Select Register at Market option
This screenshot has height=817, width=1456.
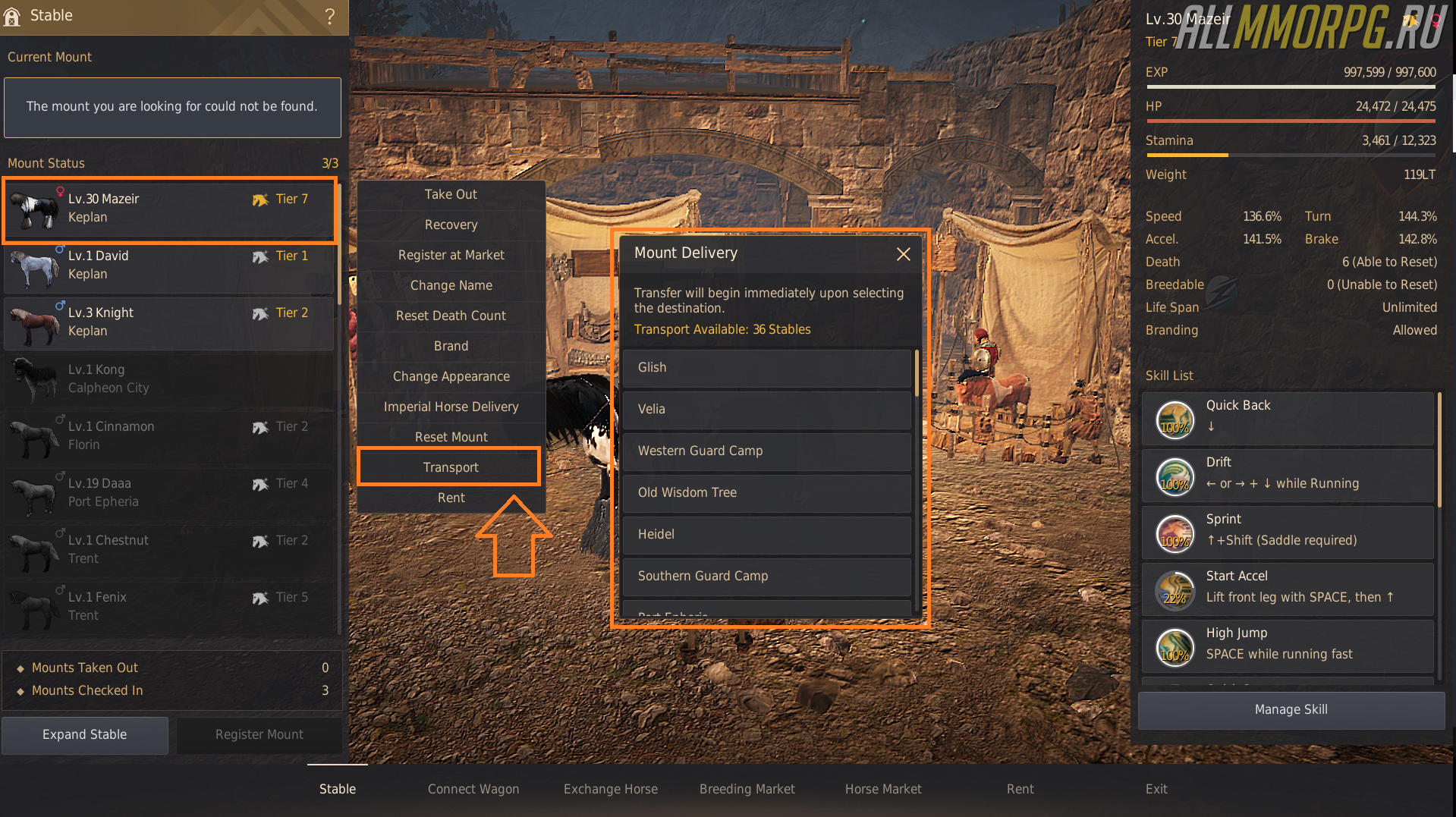451,255
